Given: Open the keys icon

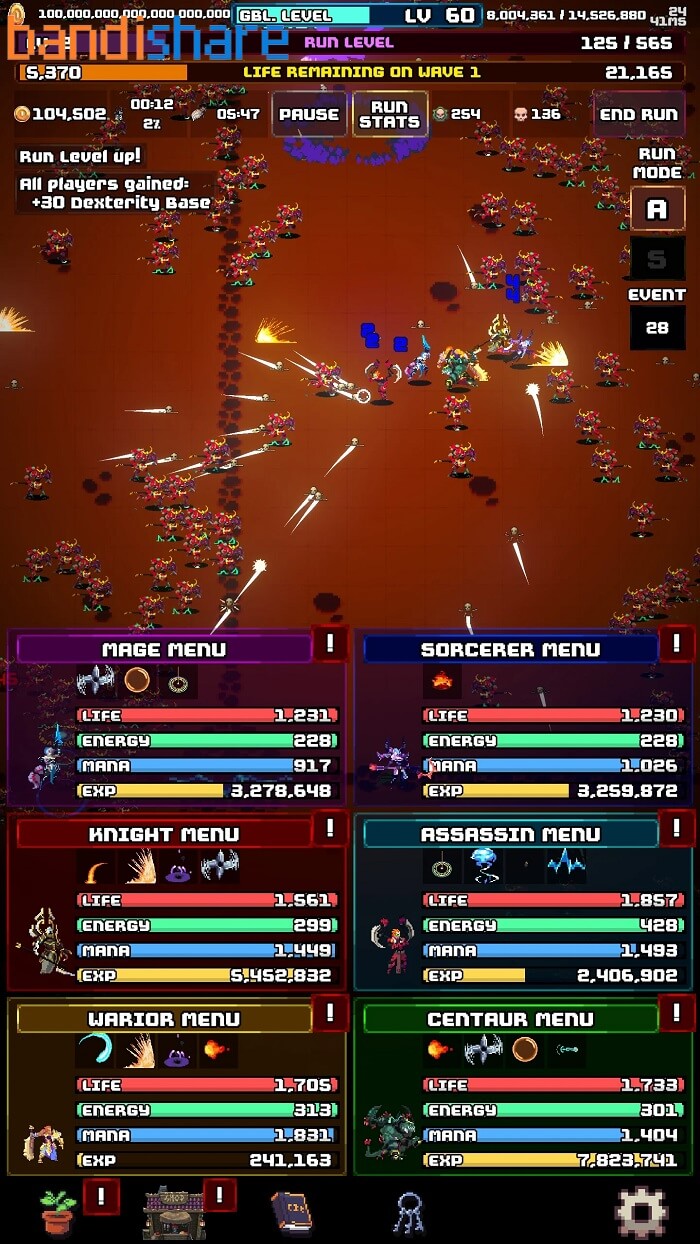Looking at the screenshot, I should (408, 1212).
